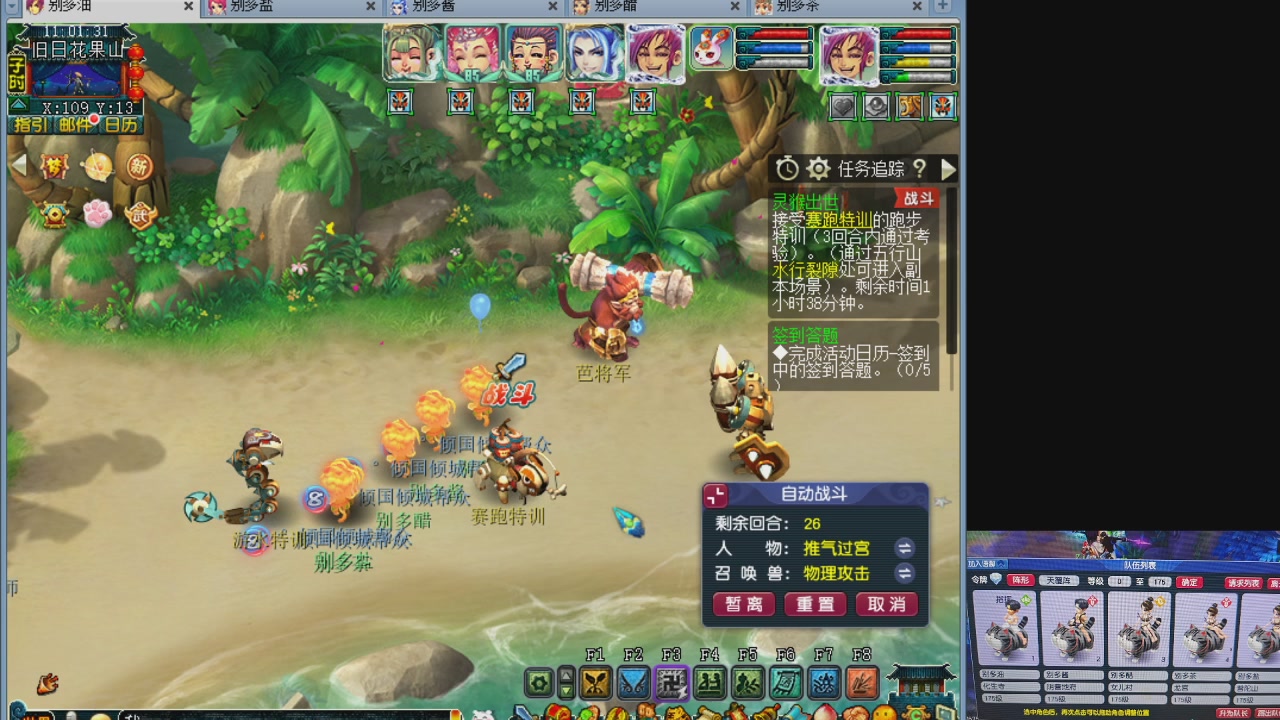
Task: Open the 梦 fantasy sprite assistant icon
Action: click(53, 167)
